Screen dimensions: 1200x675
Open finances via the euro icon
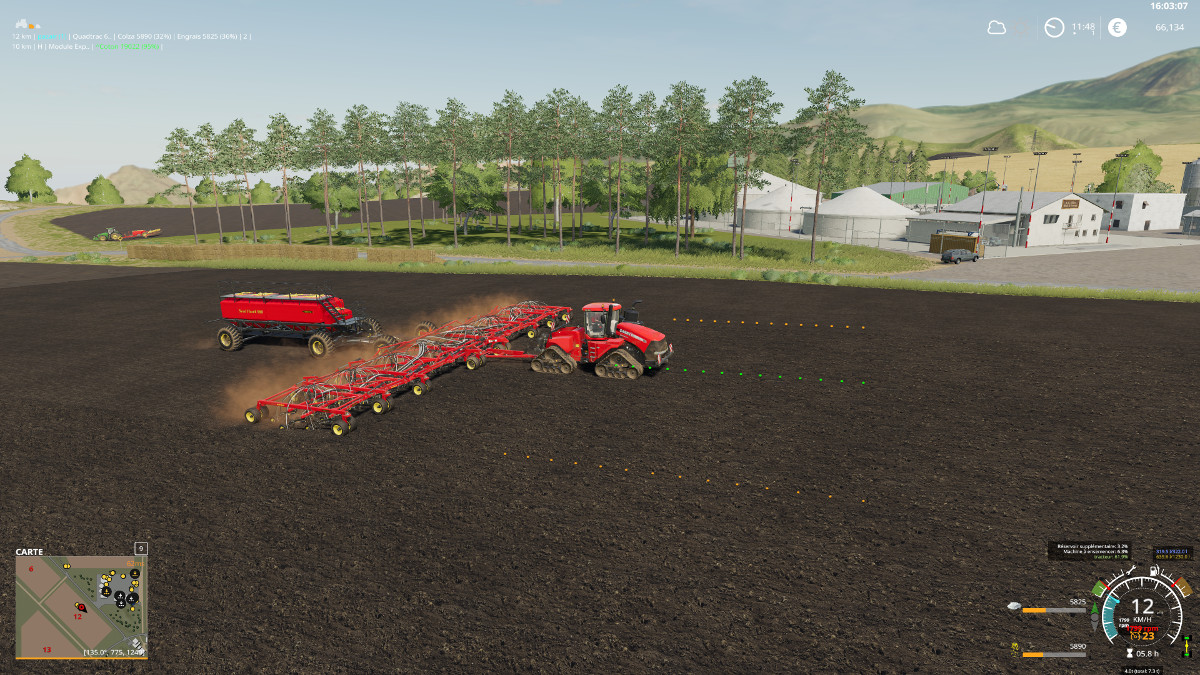[1117, 28]
